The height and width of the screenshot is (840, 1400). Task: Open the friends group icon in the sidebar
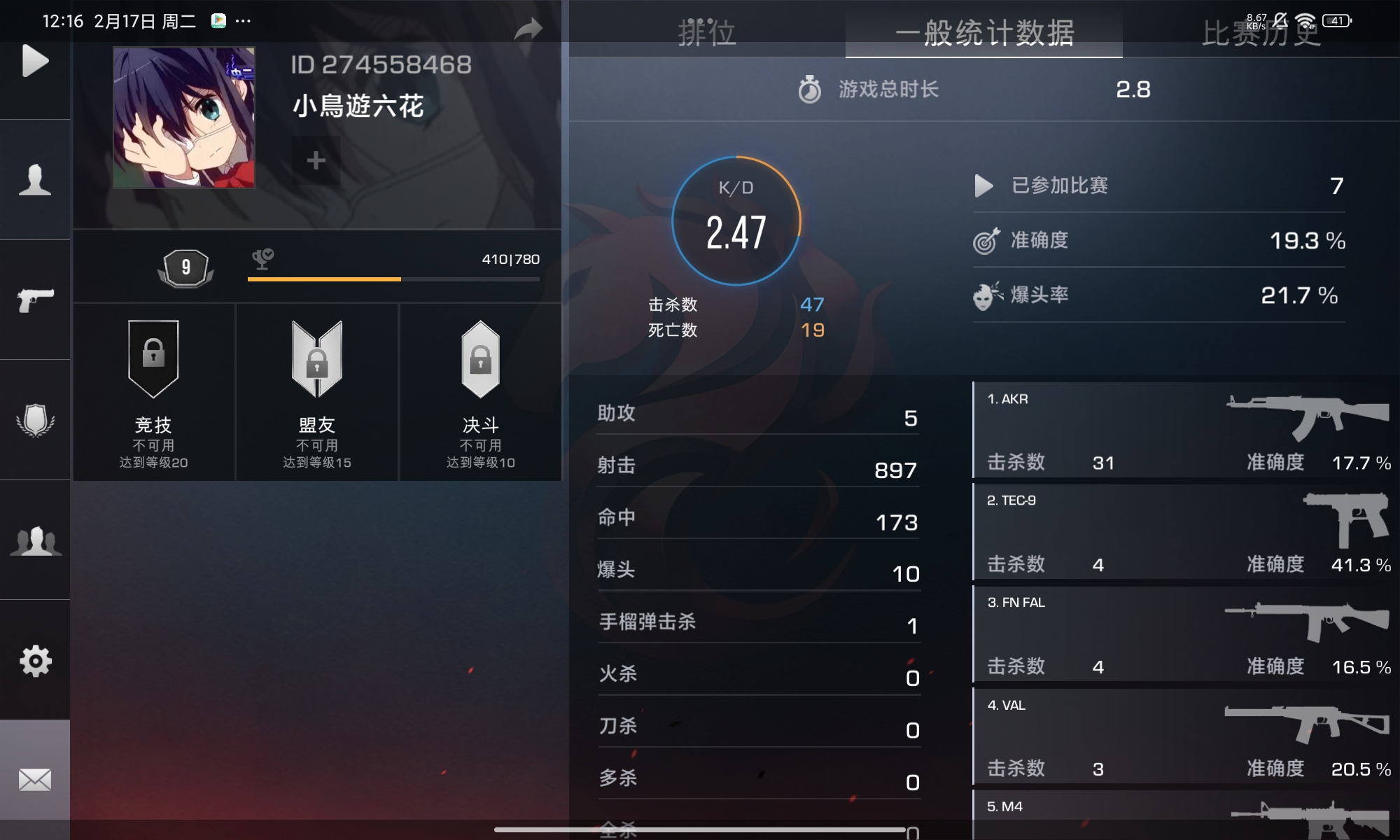point(34,542)
